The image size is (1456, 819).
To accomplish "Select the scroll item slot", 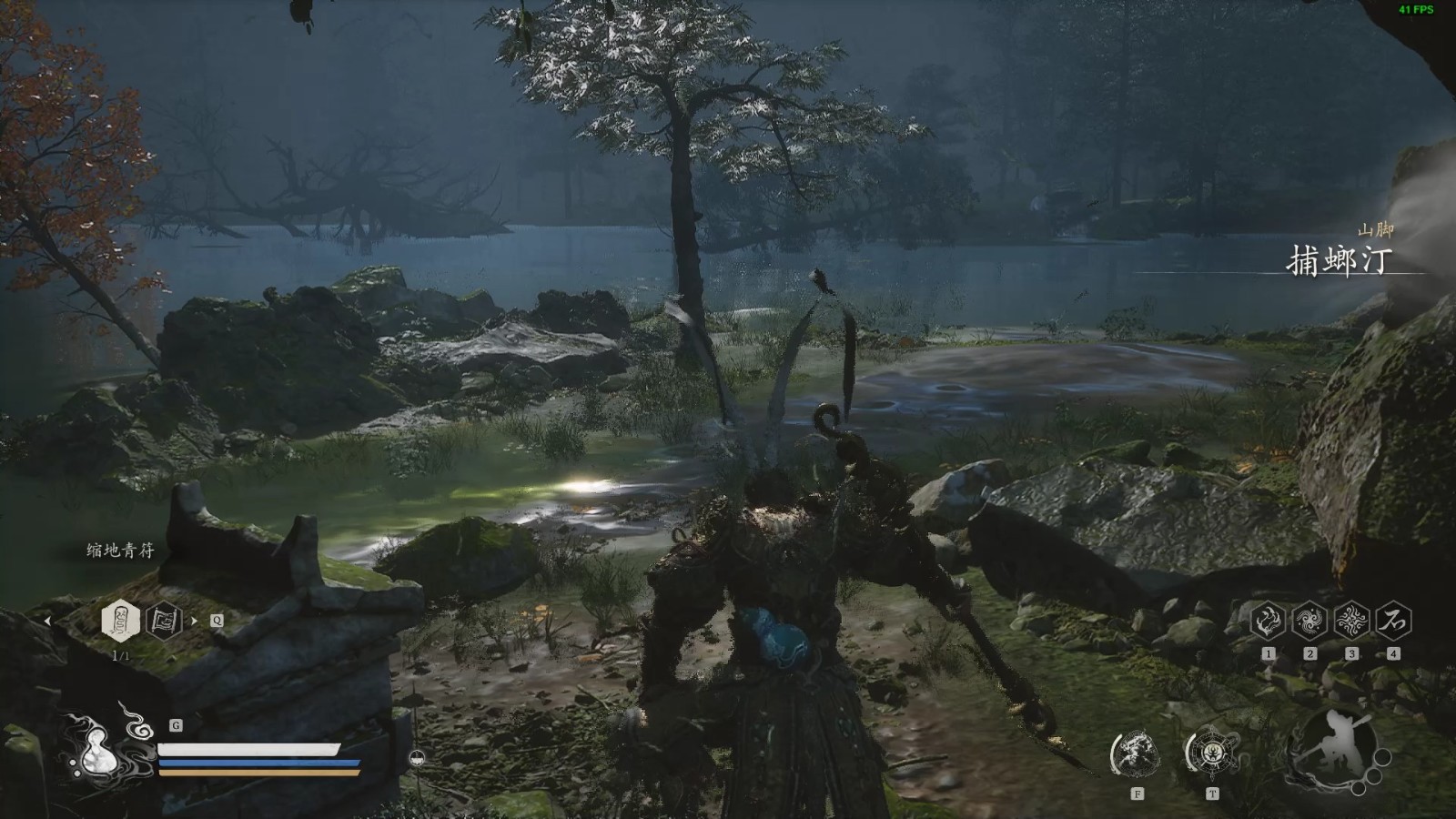I will tap(164, 622).
